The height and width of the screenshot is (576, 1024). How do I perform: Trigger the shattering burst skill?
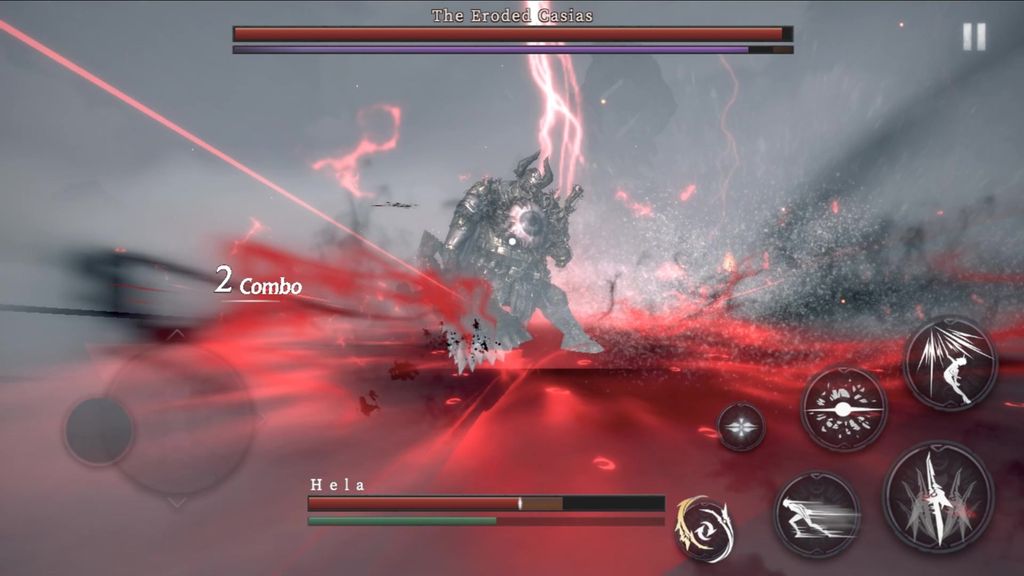click(x=844, y=408)
